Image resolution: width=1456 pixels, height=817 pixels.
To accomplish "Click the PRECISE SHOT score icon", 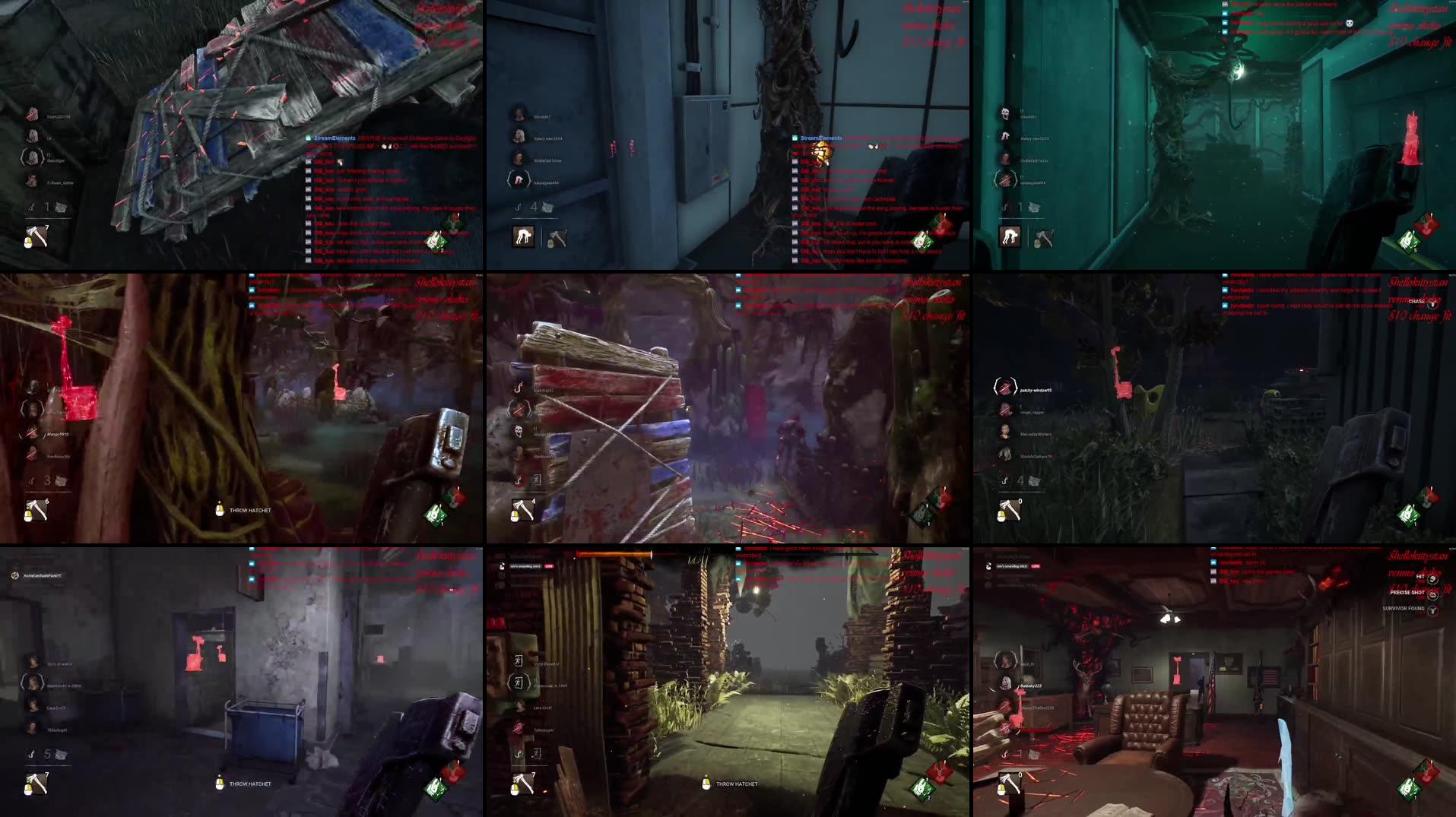I will [1433, 597].
